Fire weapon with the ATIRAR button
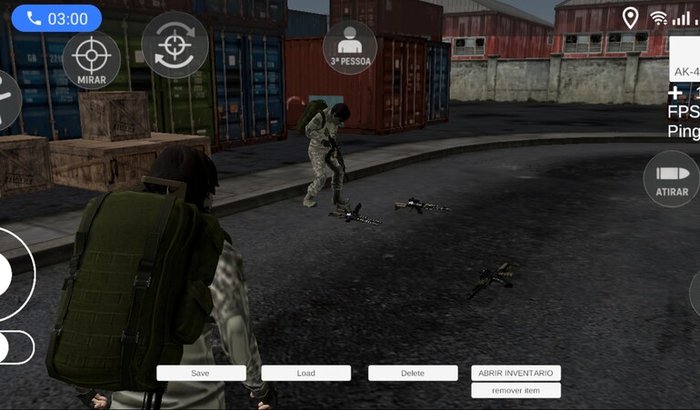 coord(671,179)
